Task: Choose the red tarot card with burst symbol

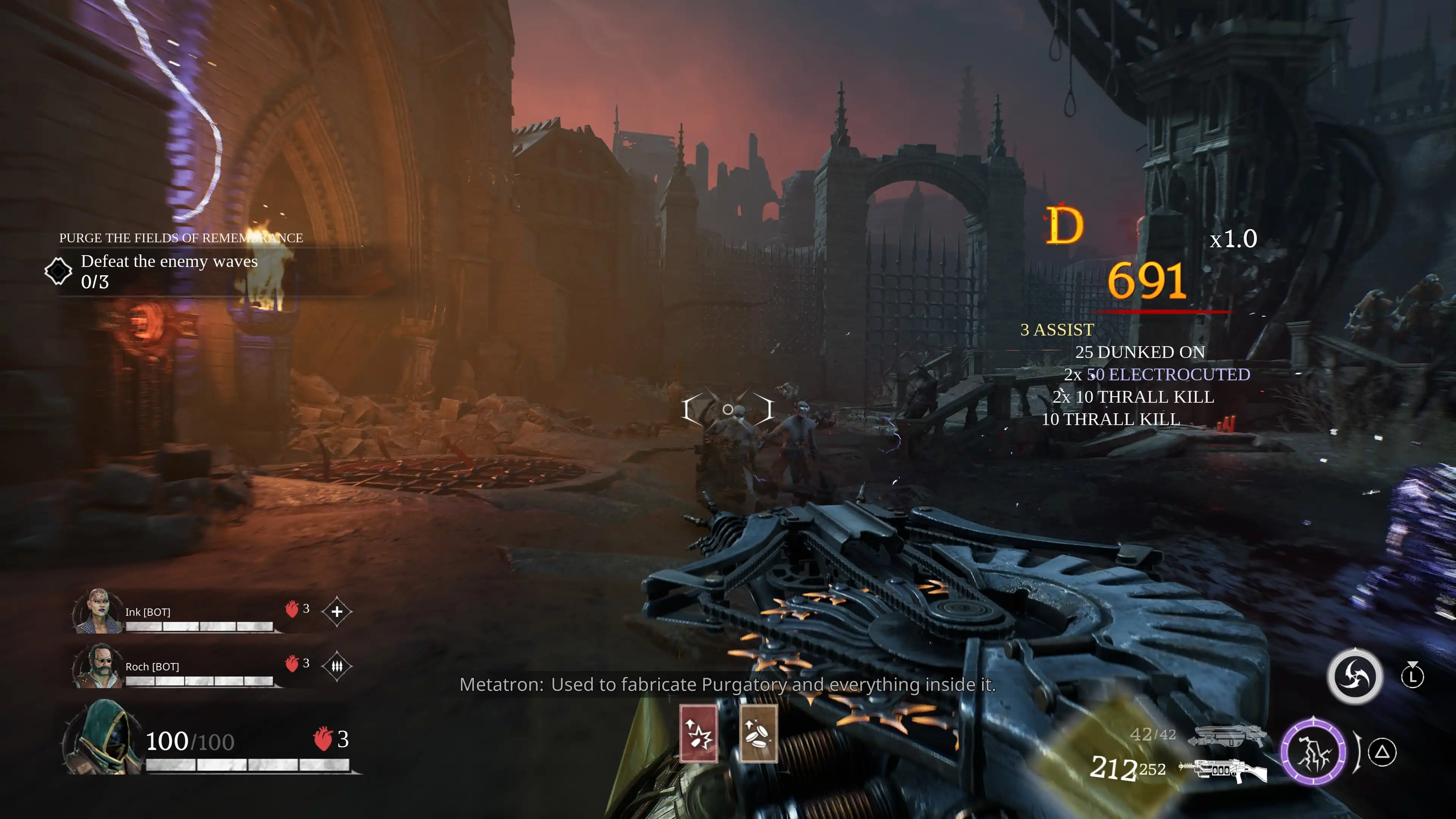Action: click(698, 734)
